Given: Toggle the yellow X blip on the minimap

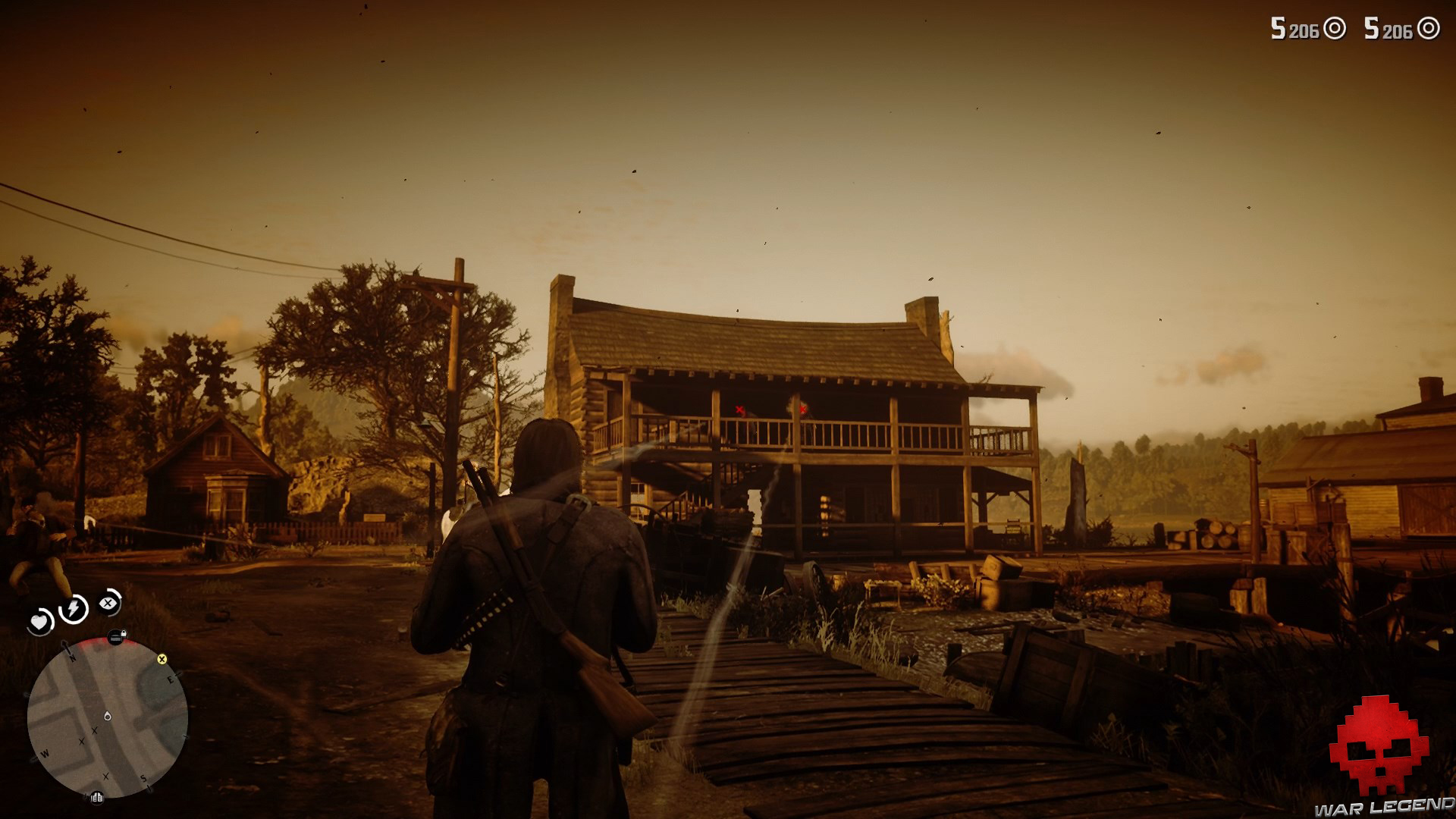Looking at the screenshot, I should pos(162,660).
